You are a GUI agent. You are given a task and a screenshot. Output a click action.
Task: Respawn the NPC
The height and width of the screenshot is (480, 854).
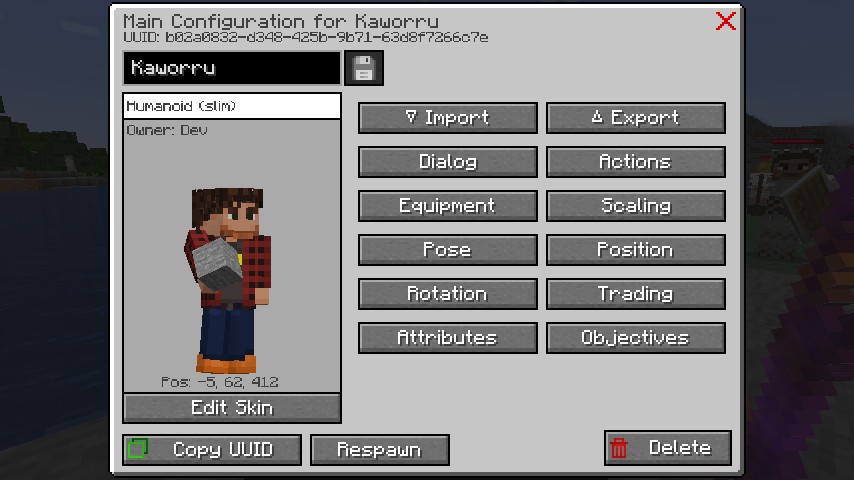click(379, 449)
